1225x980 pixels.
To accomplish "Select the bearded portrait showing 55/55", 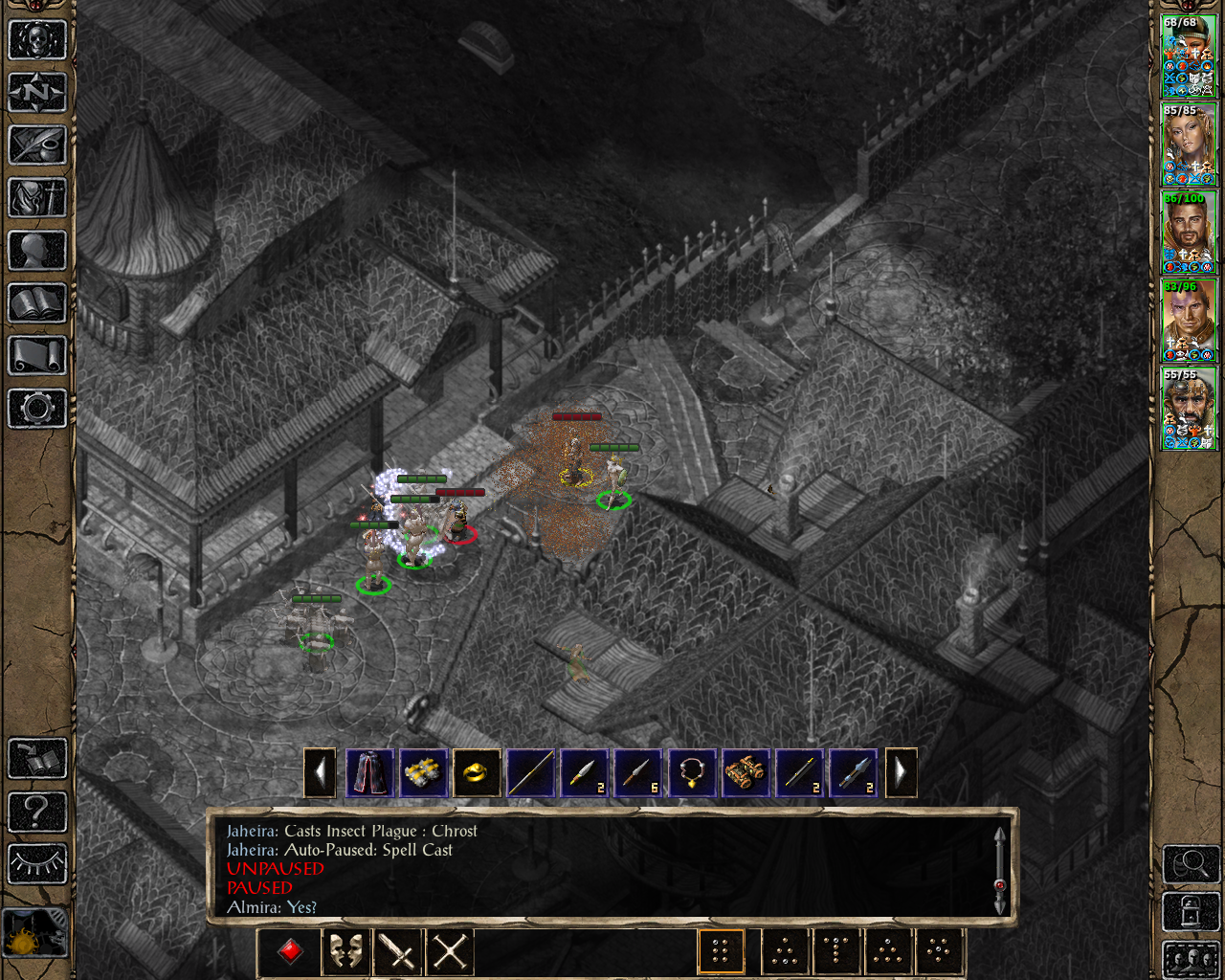I will click(1189, 409).
